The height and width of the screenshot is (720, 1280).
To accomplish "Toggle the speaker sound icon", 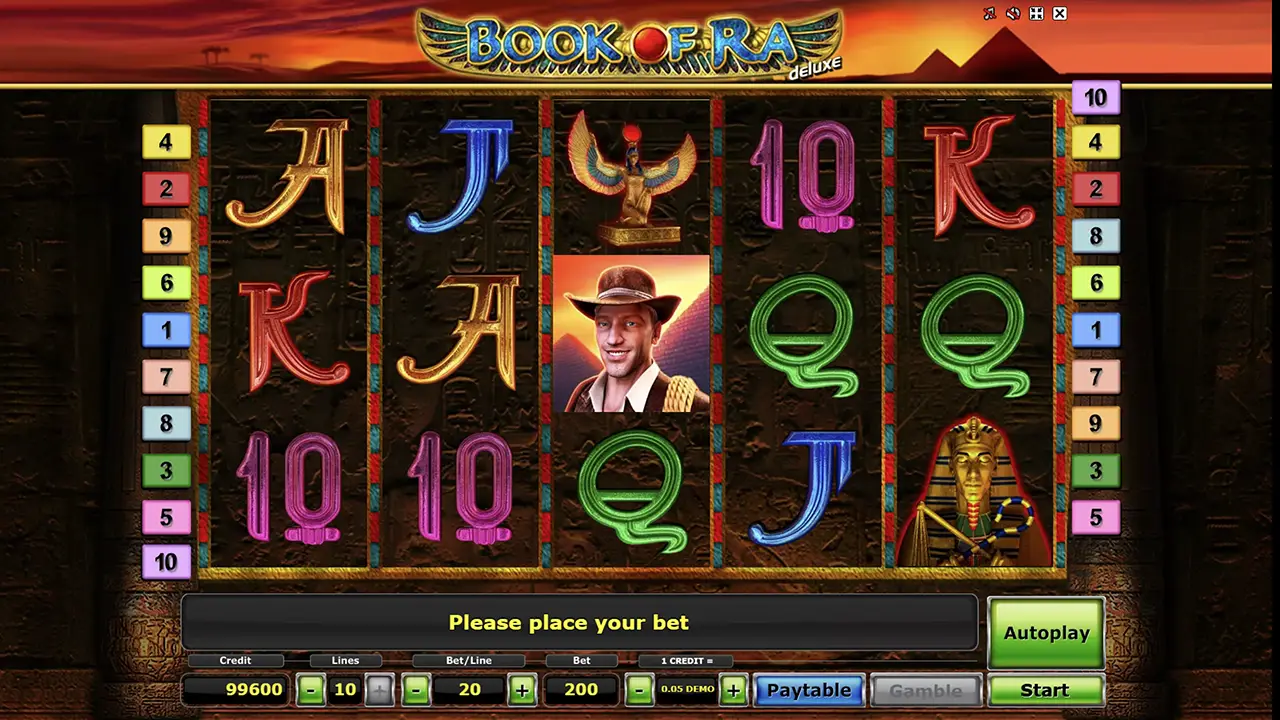I will tap(1013, 14).
